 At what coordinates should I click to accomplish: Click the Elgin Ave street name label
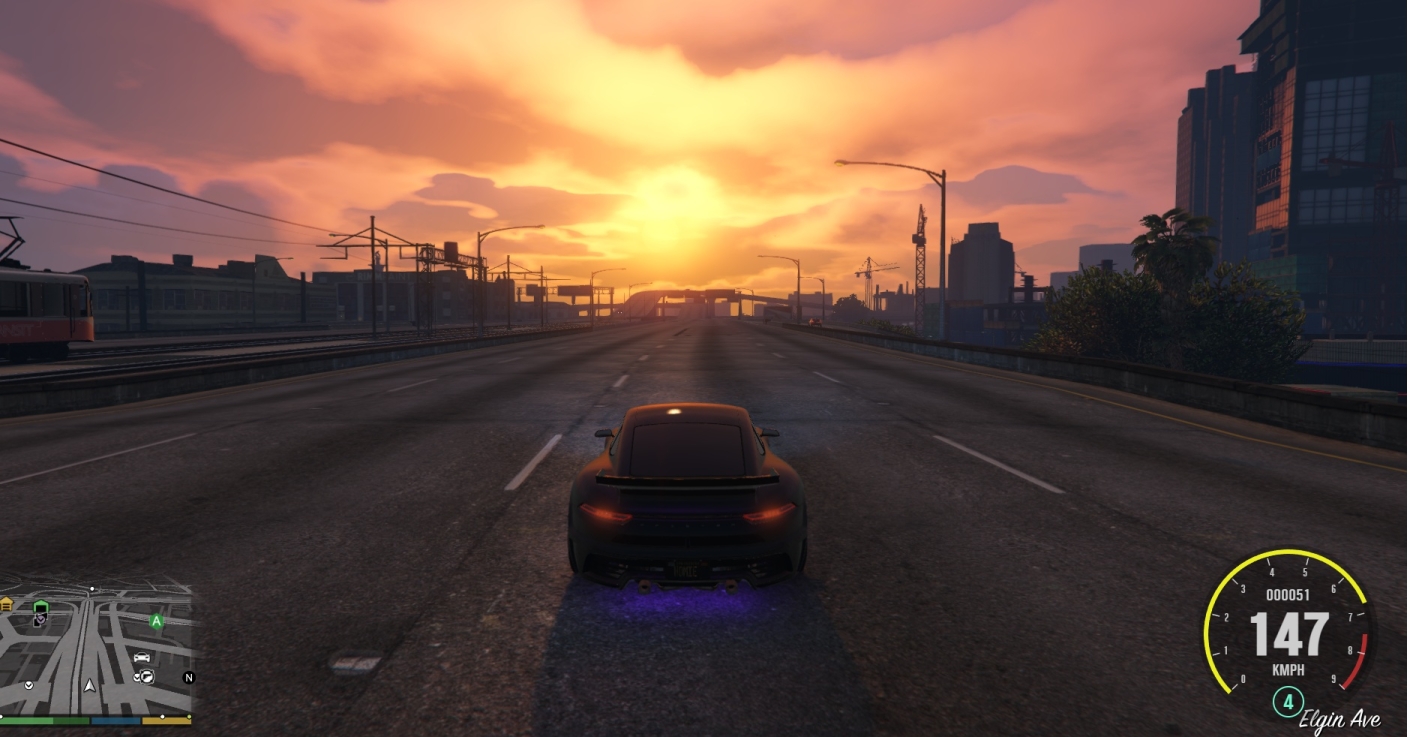pos(1342,719)
